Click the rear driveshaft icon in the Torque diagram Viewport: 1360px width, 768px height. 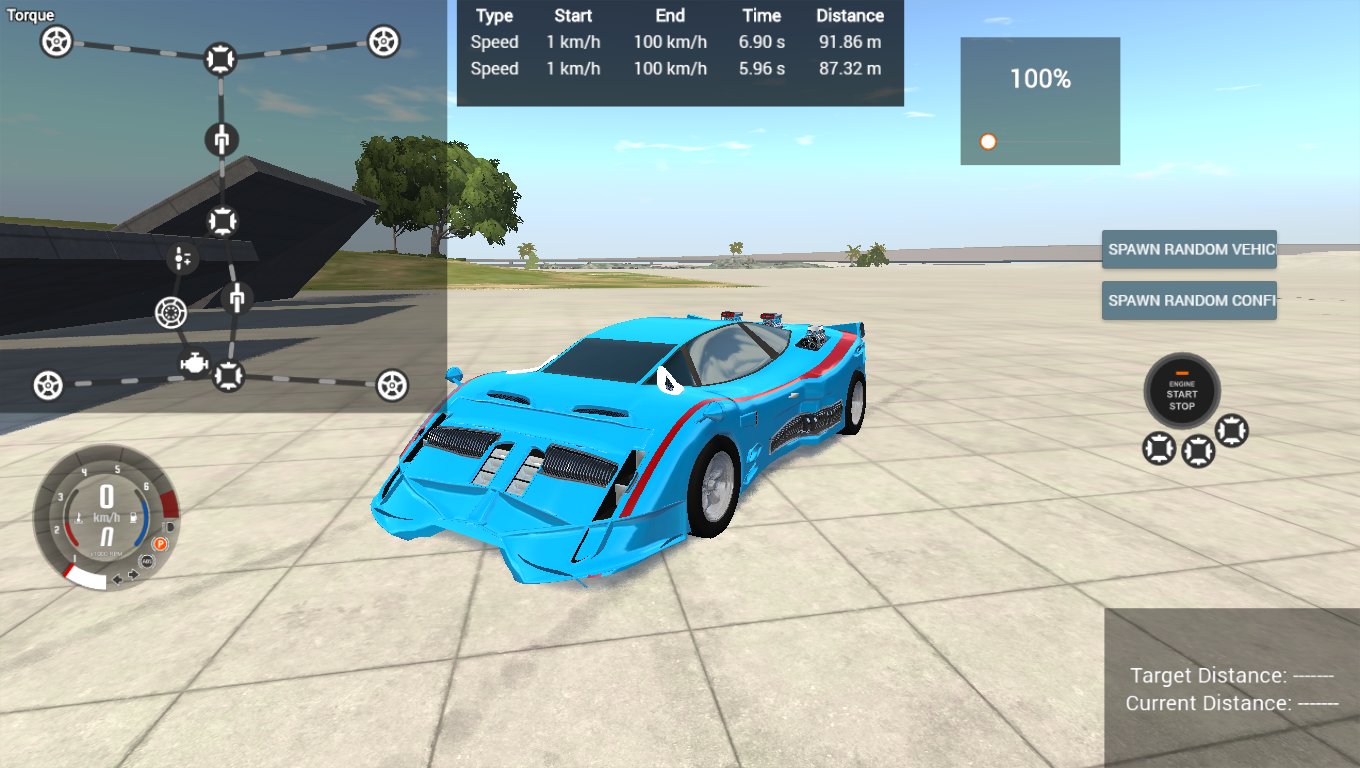point(237,298)
